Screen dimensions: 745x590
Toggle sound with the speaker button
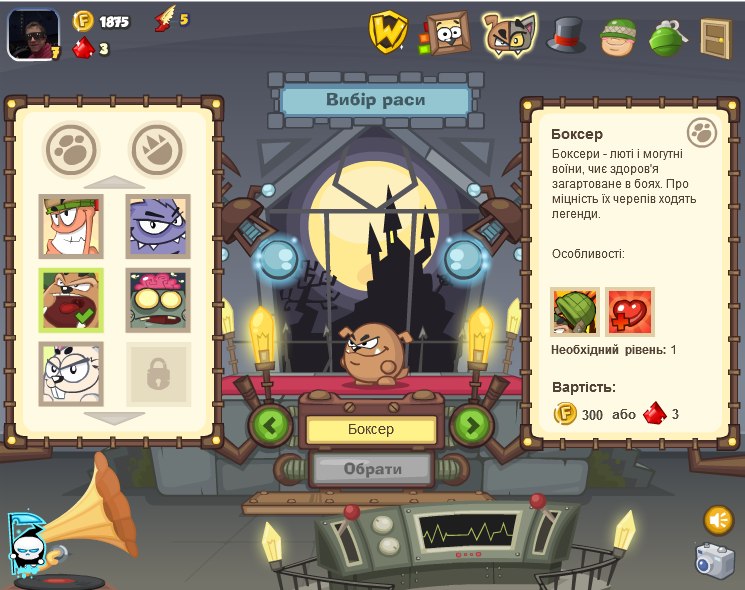coord(718,520)
